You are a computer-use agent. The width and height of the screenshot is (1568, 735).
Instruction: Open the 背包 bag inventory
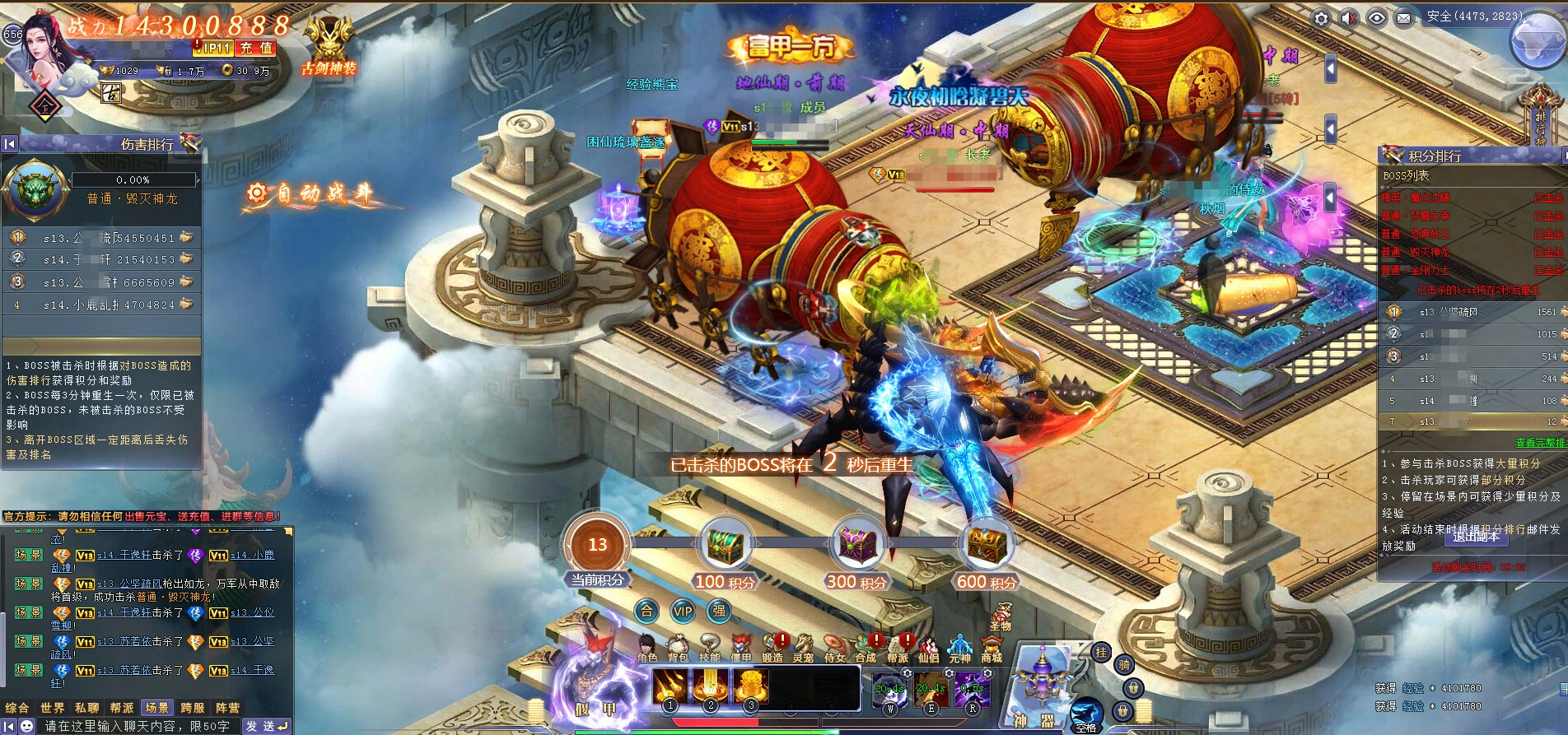point(678,647)
